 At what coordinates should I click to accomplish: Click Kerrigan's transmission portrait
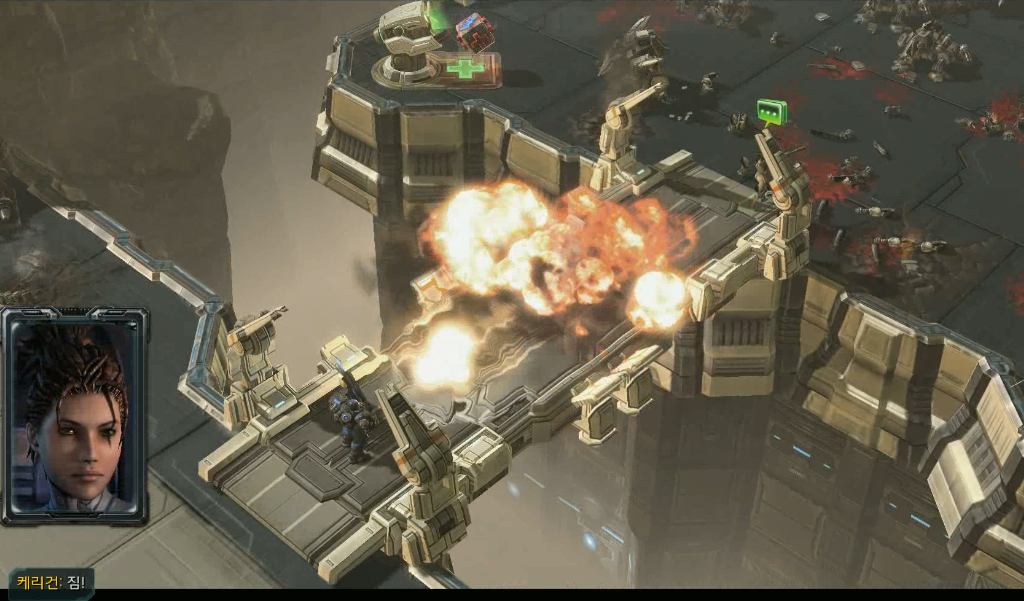pyautogui.click(x=75, y=415)
